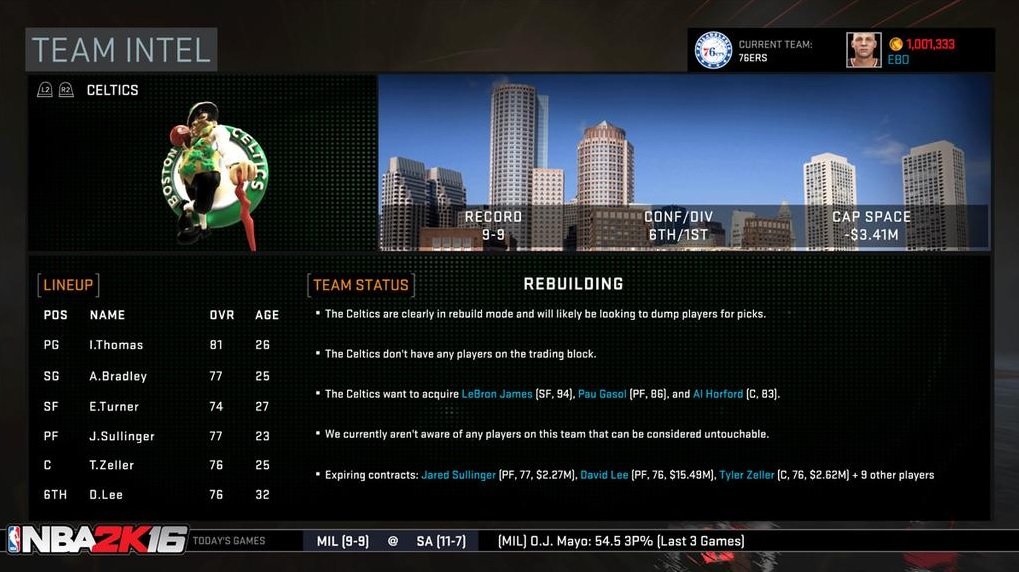
Task: Click David Lee under expiring contracts
Action: pyautogui.click(x=604, y=475)
